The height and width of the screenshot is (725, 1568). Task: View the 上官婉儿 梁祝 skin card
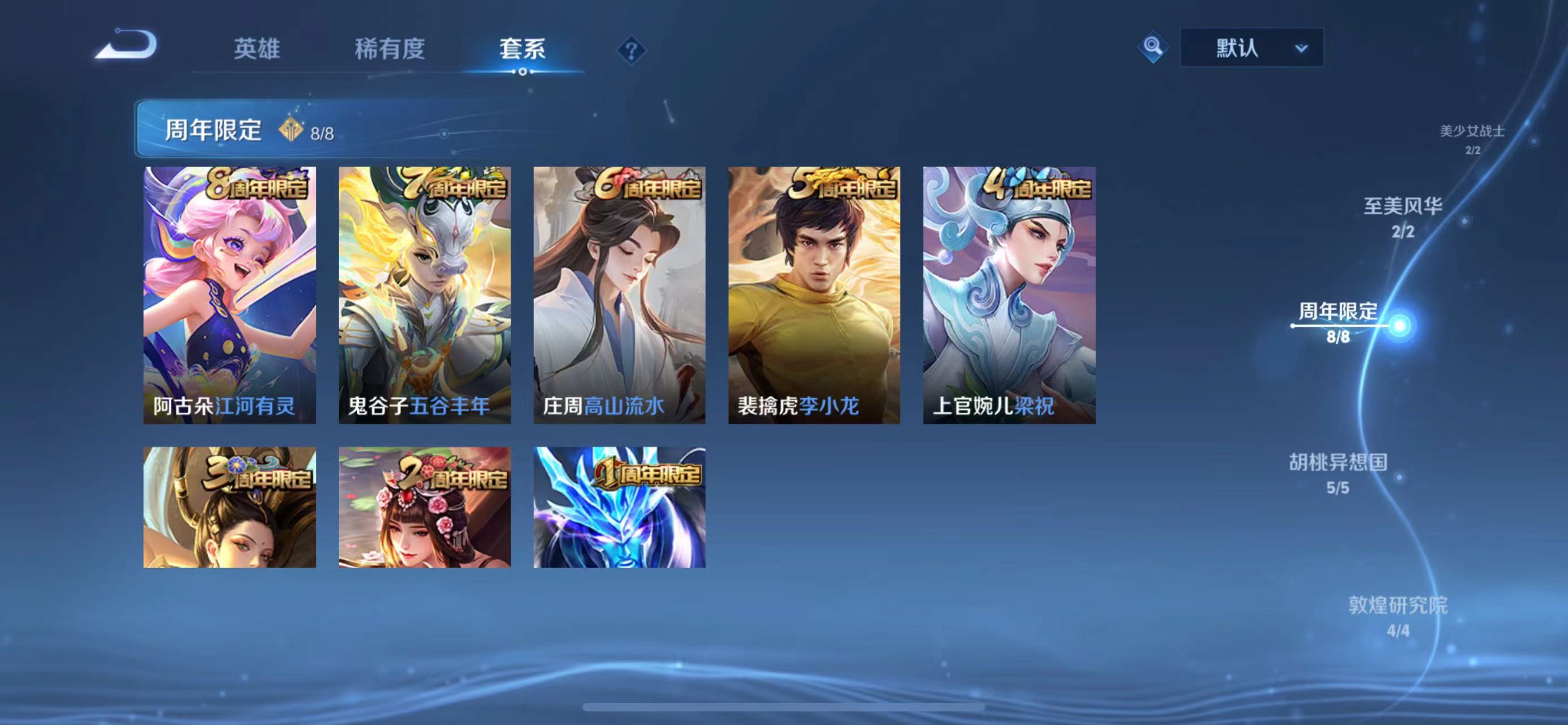tap(1009, 295)
